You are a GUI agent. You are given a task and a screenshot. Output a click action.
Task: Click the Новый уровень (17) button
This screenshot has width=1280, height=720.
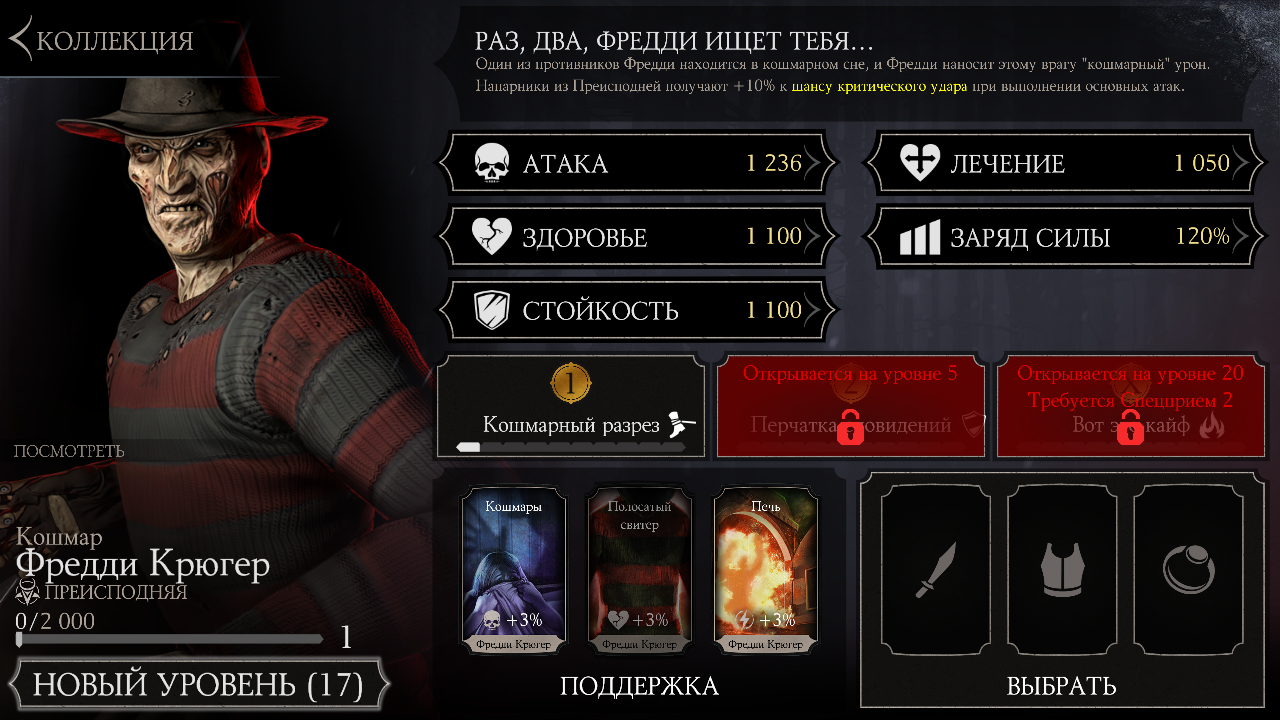[197, 686]
